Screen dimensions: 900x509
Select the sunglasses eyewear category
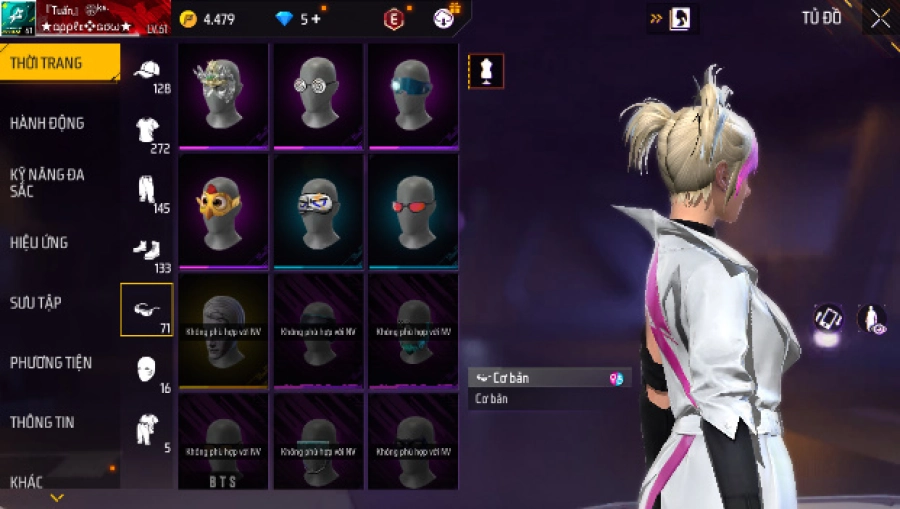click(x=147, y=309)
